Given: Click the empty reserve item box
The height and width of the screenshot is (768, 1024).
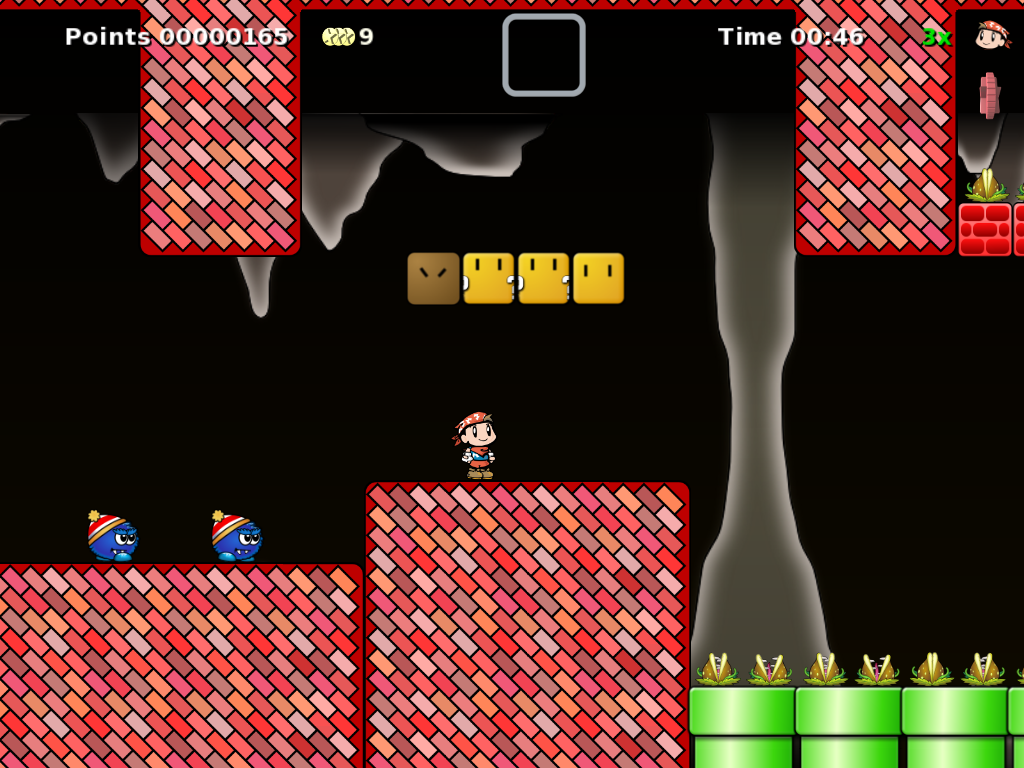Looking at the screenshot, I should 544,55.
